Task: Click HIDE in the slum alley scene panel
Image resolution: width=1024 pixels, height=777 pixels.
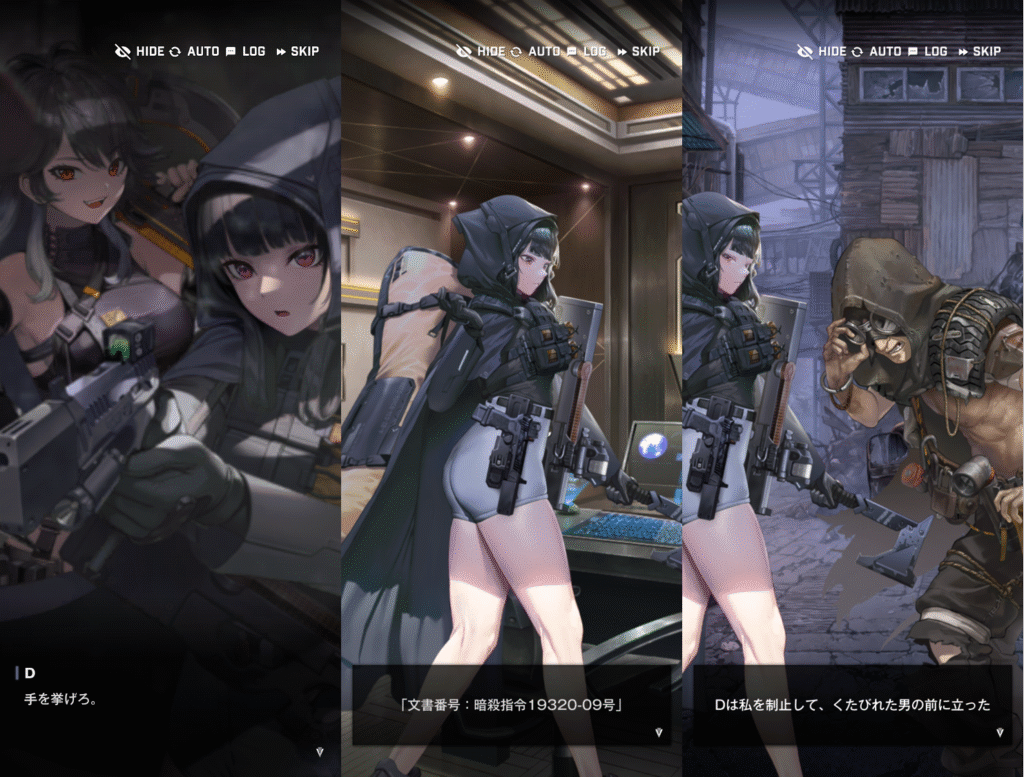Action: point(821,51)
